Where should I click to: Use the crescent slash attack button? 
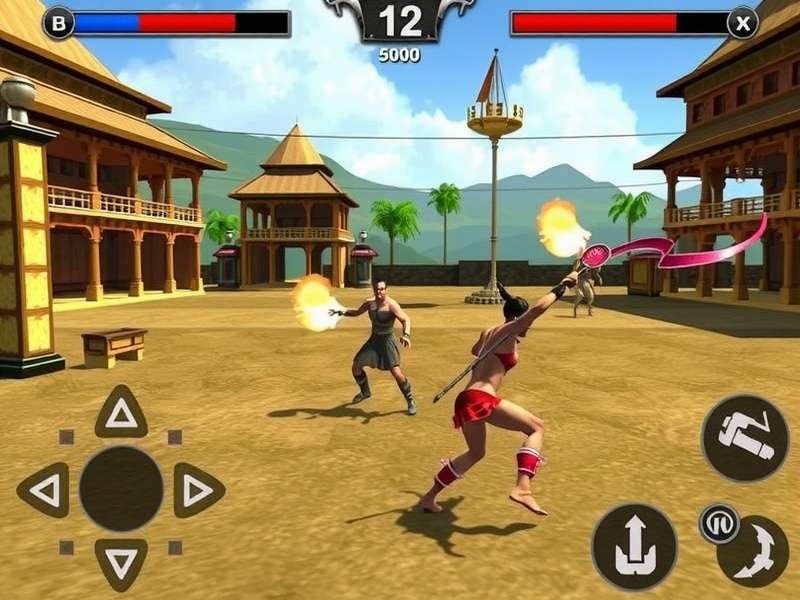pos(756,555)
